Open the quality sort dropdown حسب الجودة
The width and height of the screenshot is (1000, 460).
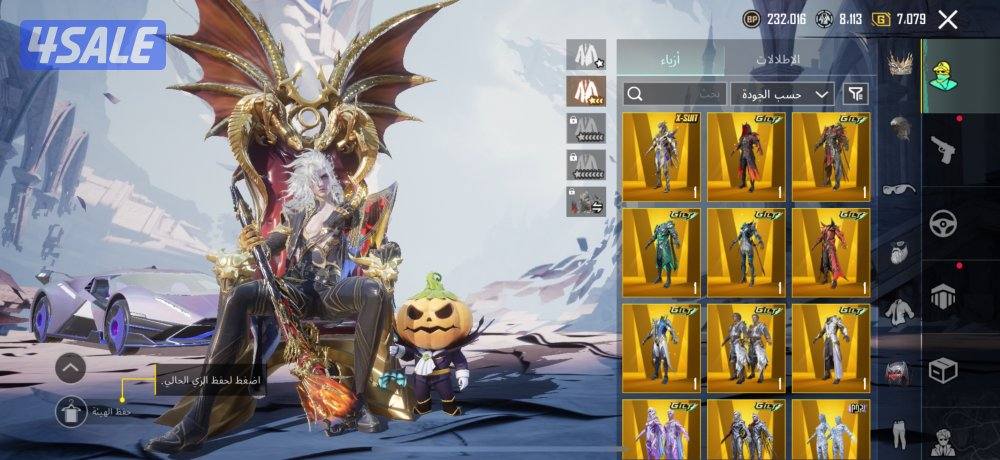[782, 93]
